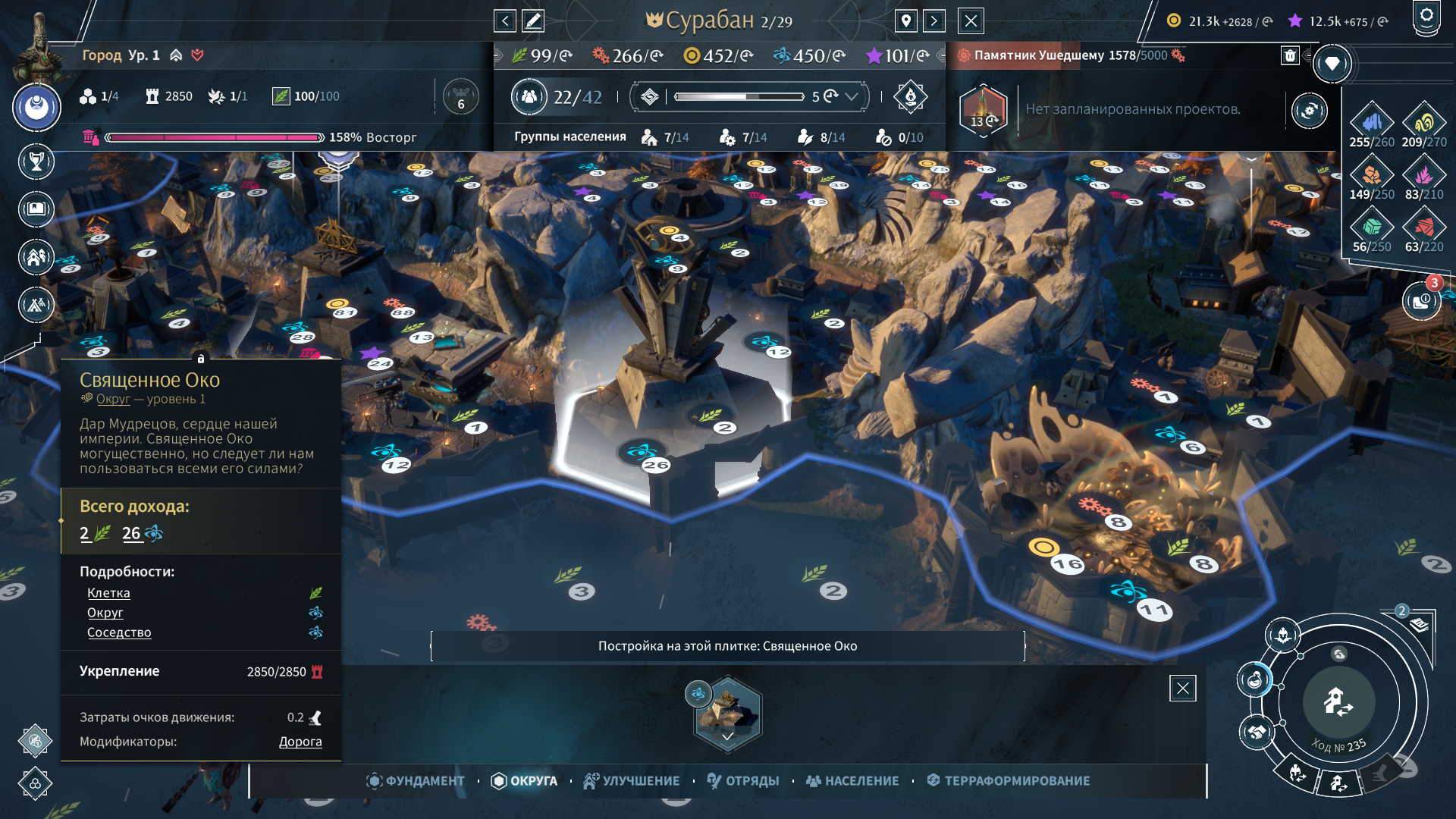Switch to the Округа tab

coord(524,780)
